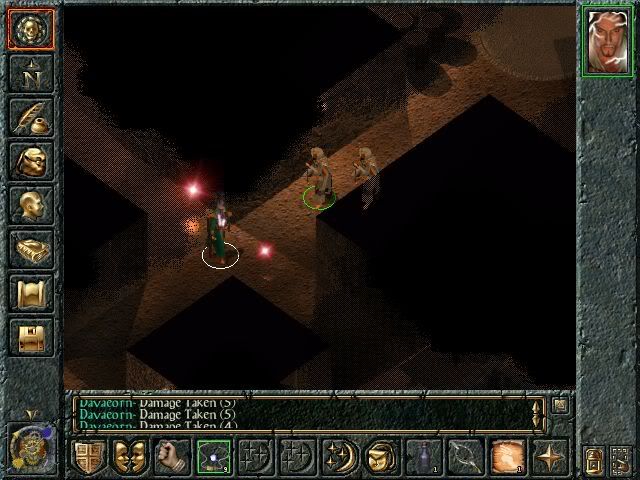Open special abilities star button
The height and width of the screenshot is (480, 640).
pos(550,457)
